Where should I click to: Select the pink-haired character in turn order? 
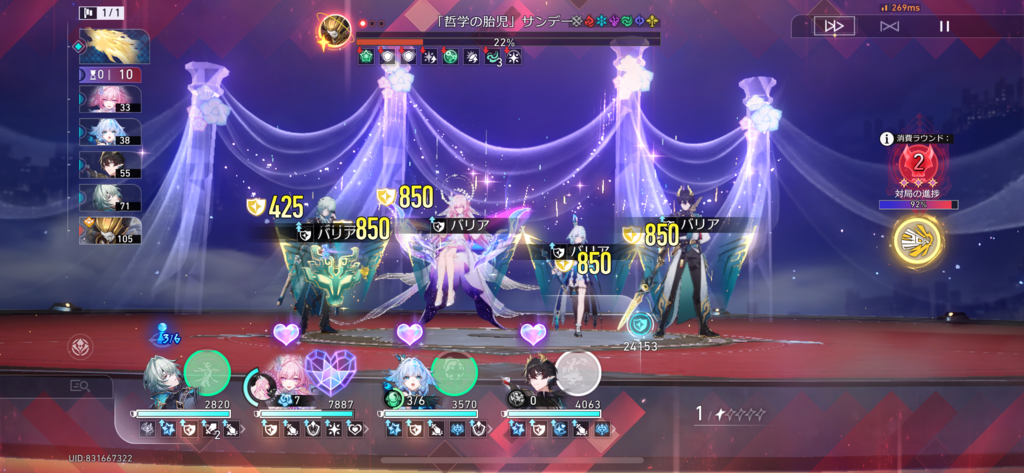point(110,100)
